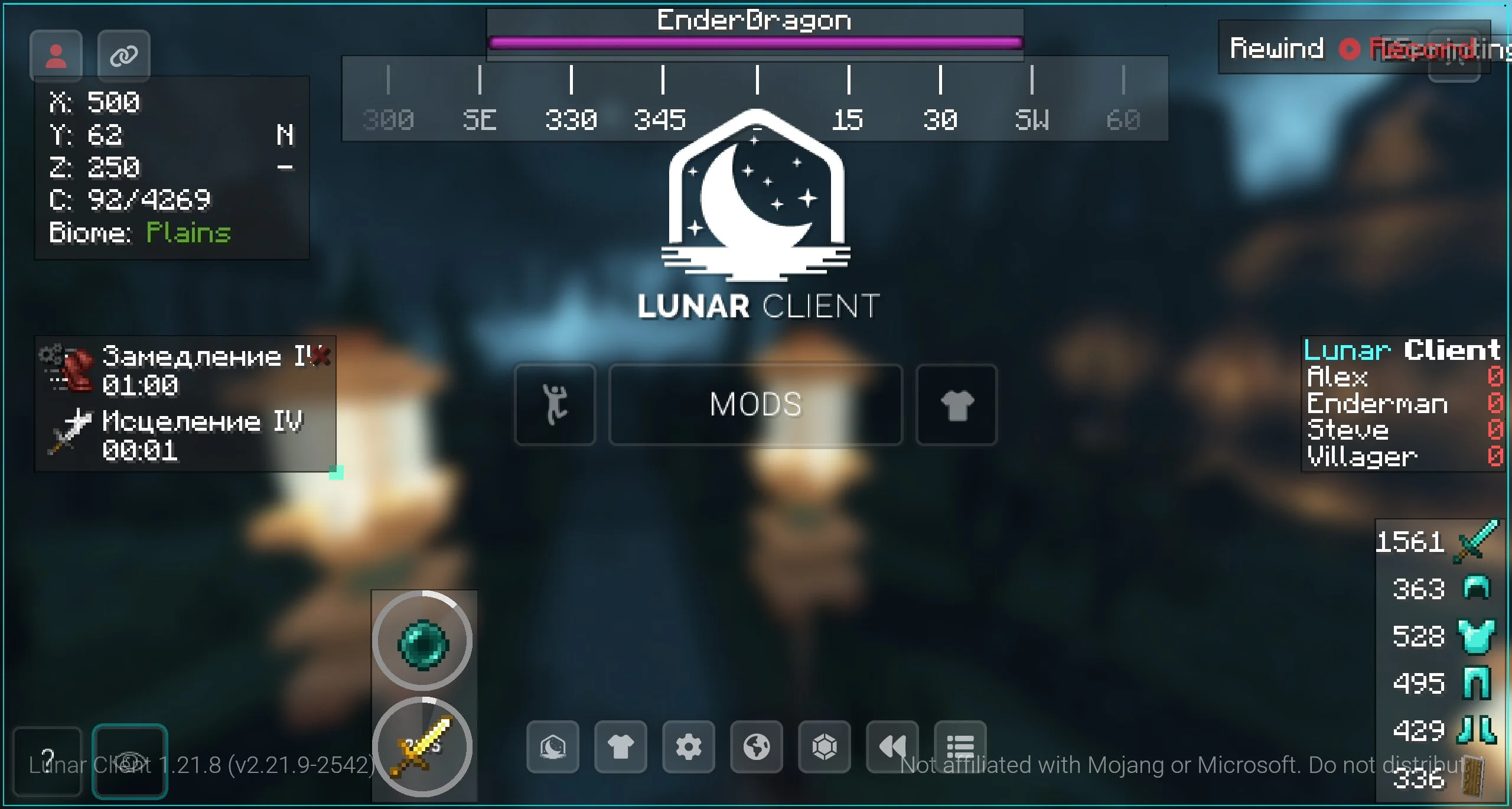
Task: Open the list icon toolbar button
Action: point(960,747)
